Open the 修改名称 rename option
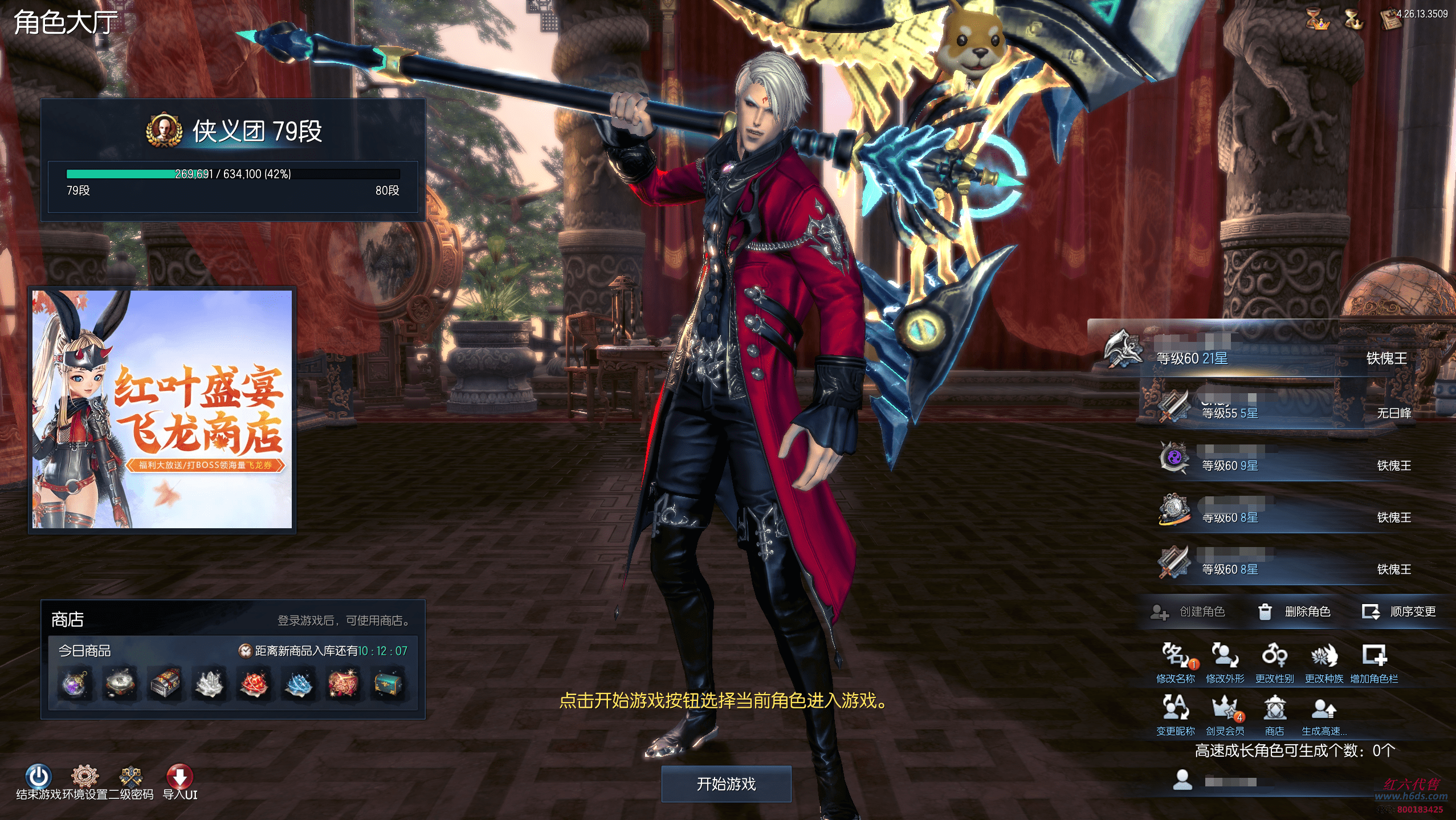1456x820 pixels. coord(1175,661)
